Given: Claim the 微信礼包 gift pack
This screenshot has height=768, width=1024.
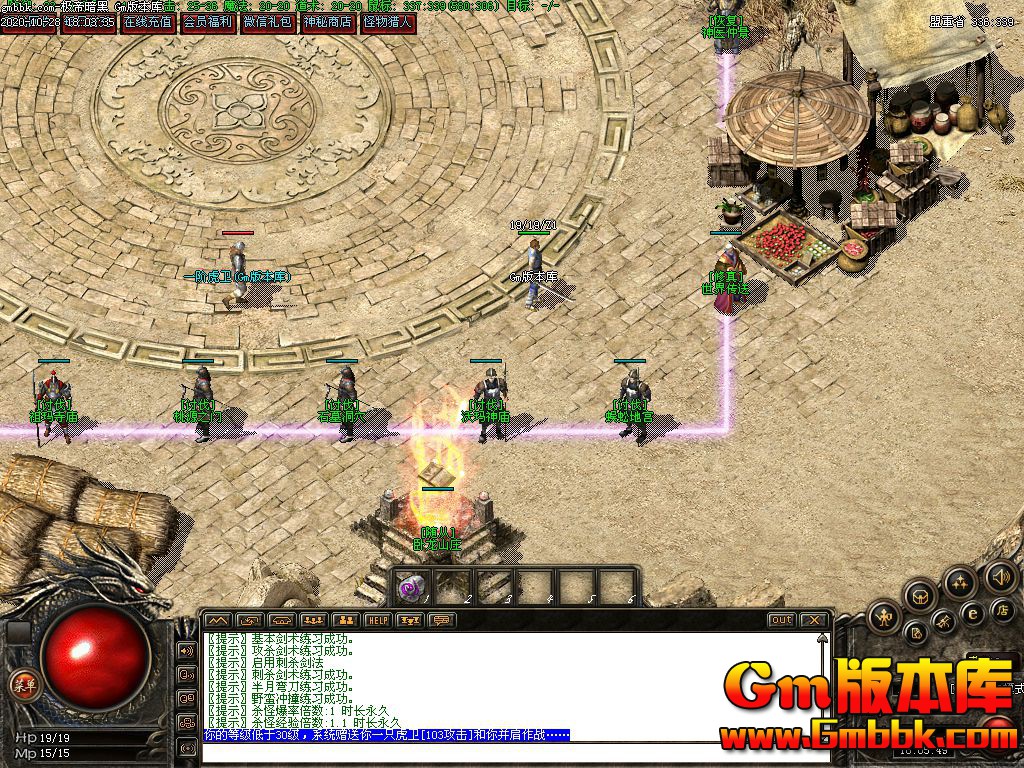Looking at the screenshot, I should click(x=267, y=22).
